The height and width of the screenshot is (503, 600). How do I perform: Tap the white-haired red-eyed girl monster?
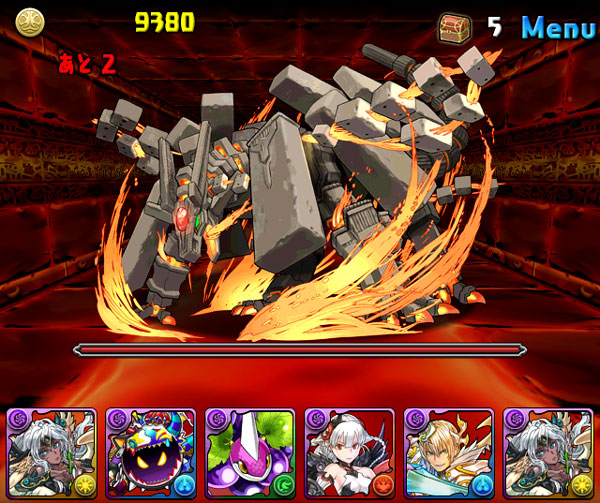[349, 454]
